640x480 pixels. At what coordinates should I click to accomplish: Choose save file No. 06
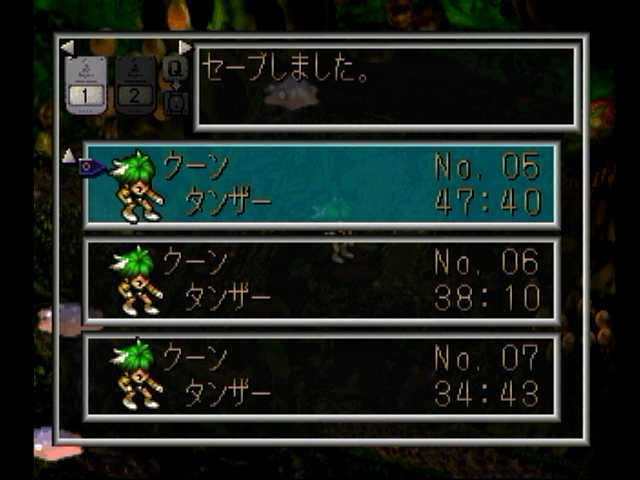pos(322,280)
